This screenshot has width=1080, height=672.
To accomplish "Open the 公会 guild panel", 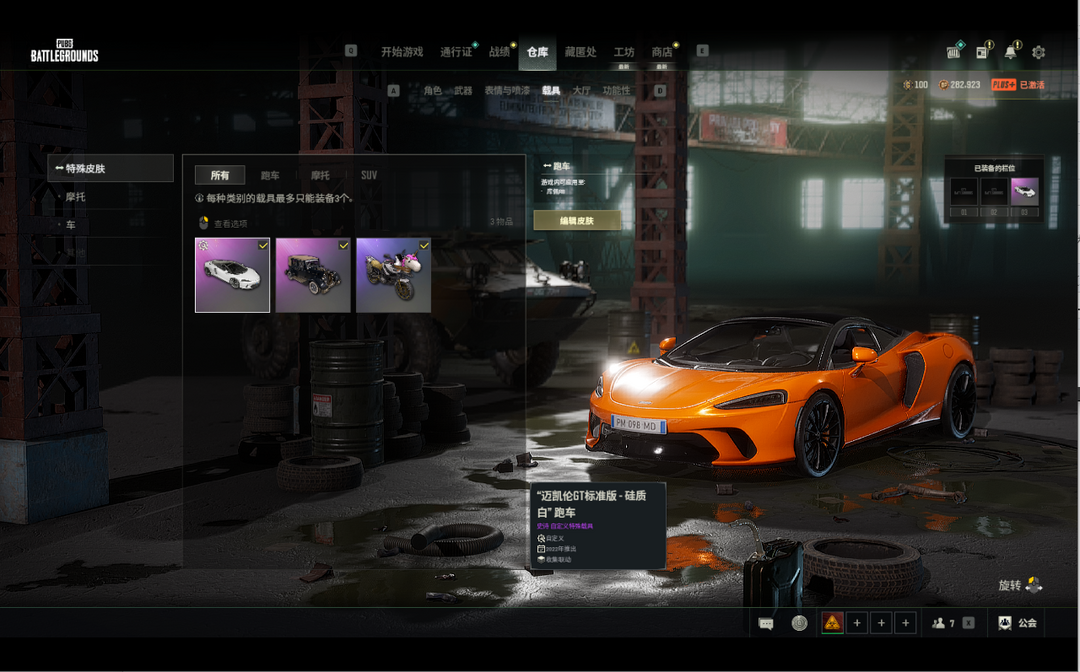I will [x=1016, y=623].
